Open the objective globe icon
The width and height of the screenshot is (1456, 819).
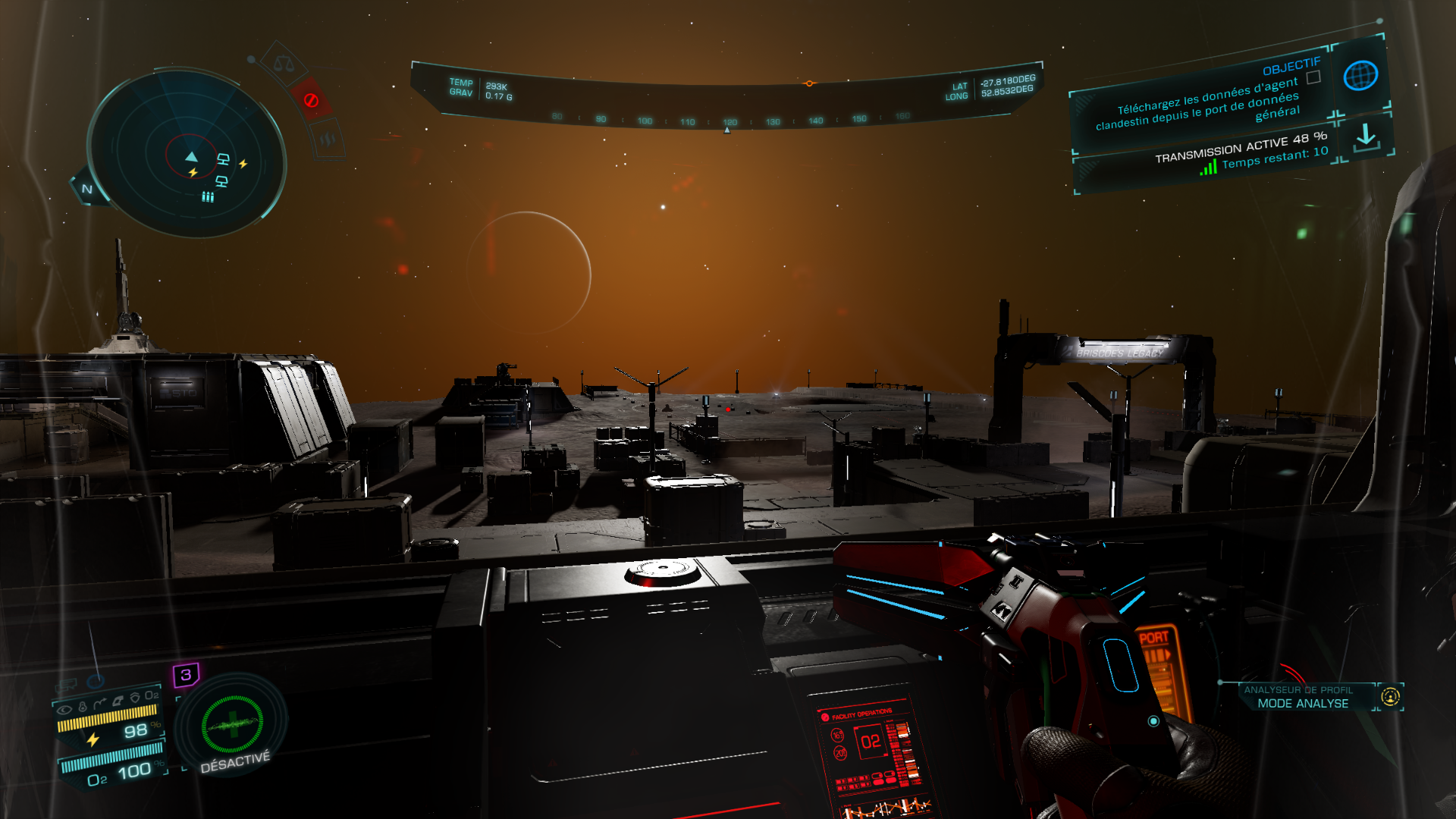click(1360, 76)
